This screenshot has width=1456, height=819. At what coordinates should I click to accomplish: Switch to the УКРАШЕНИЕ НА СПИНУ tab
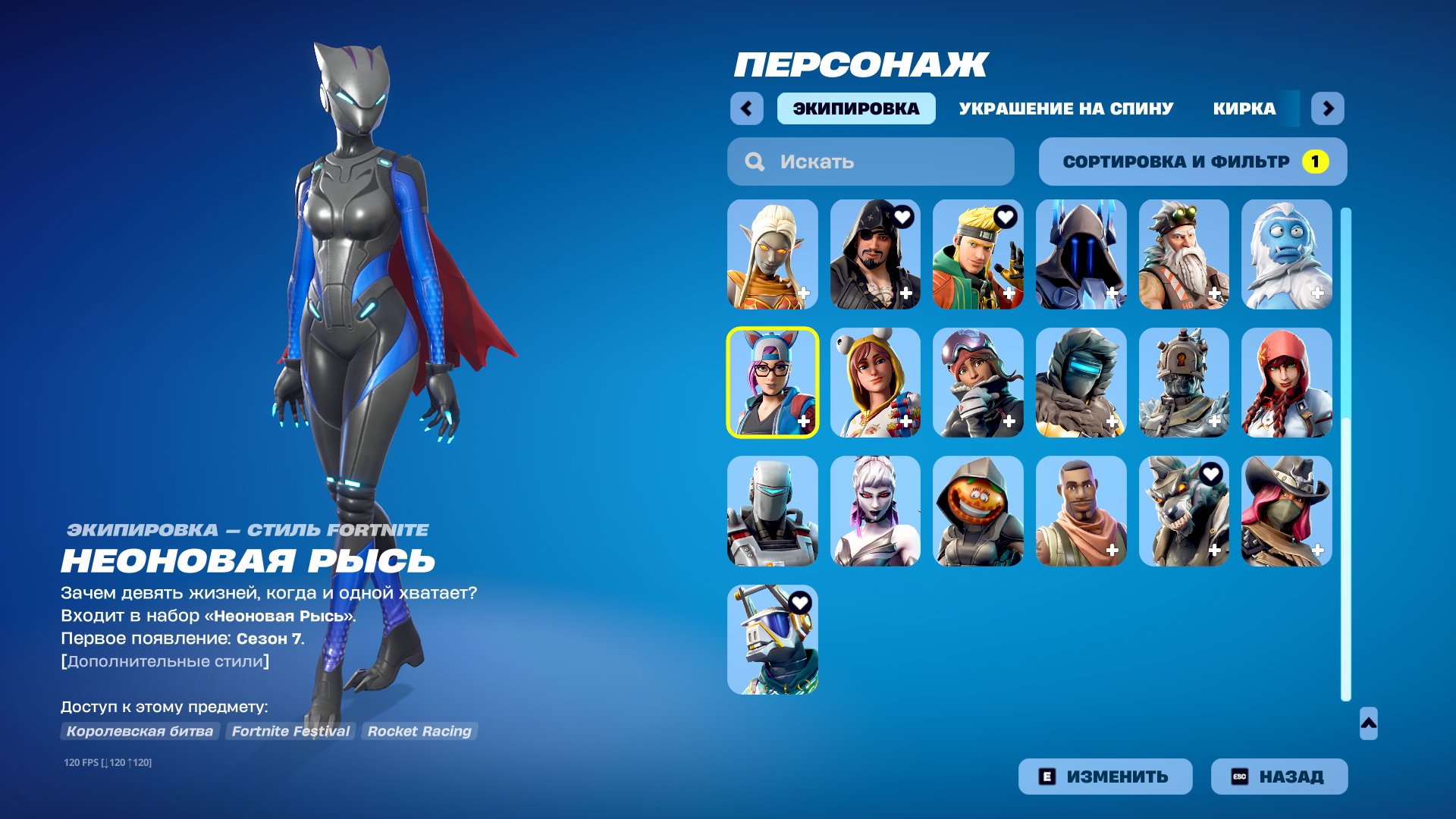[x=1065, y=108]
